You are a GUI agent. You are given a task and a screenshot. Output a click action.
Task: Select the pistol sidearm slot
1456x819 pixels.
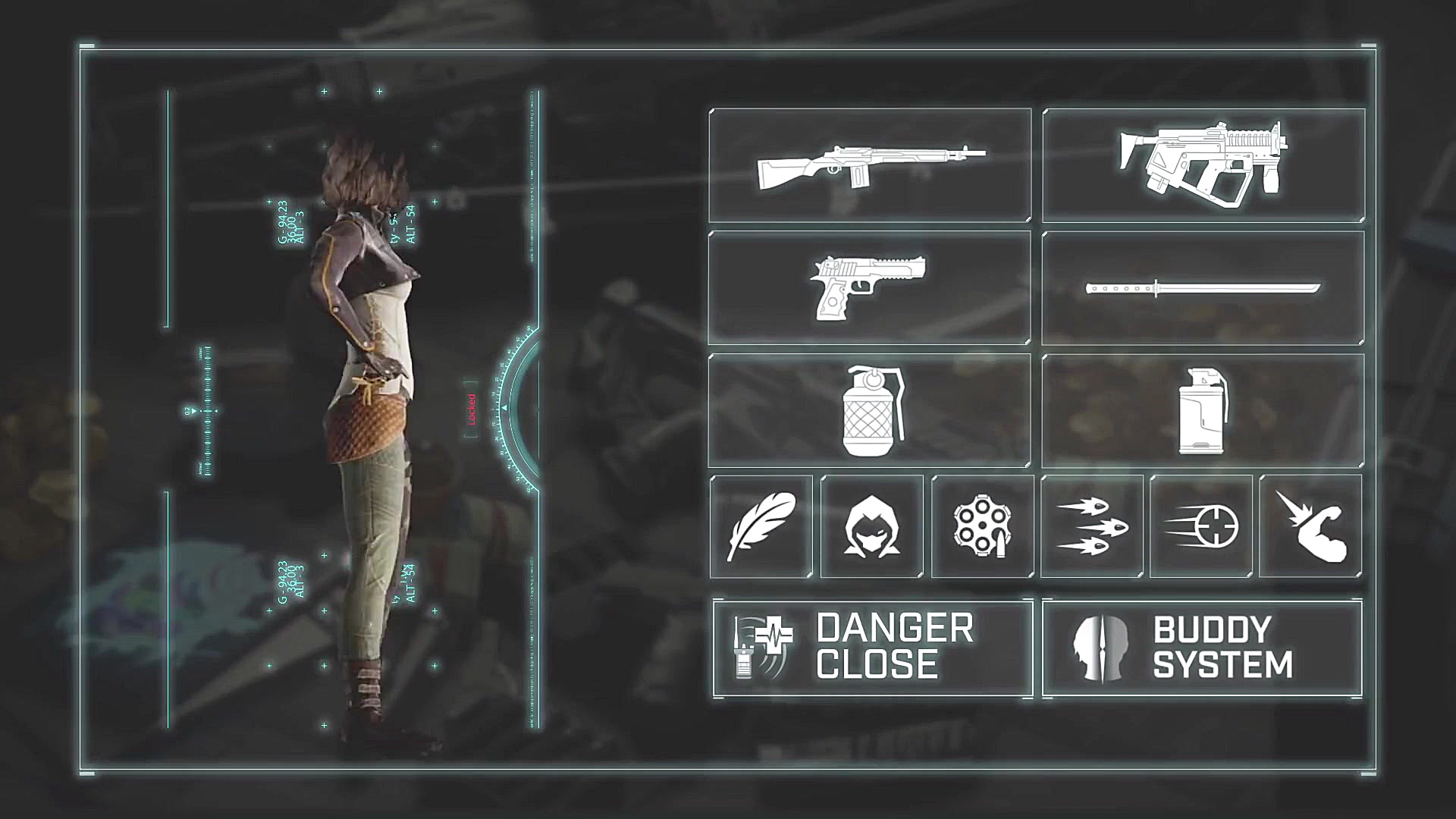tap(870, 289)
